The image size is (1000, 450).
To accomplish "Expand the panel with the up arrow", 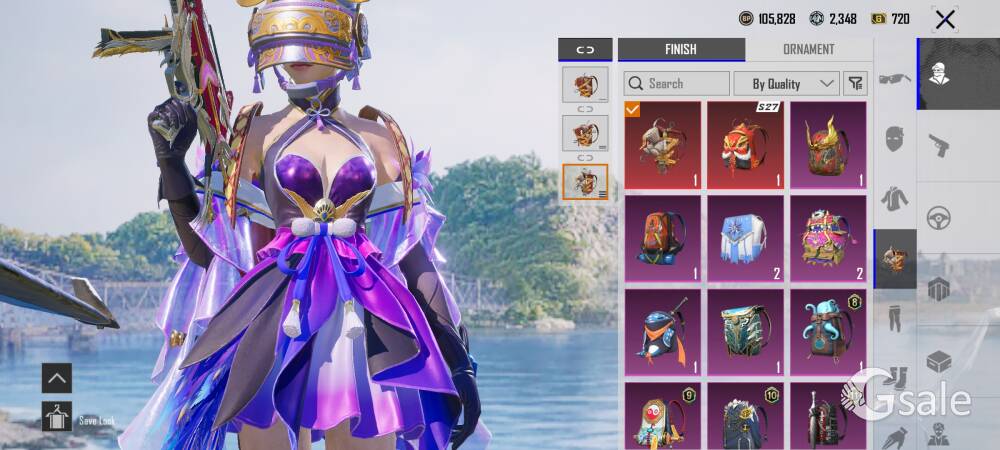I will (56, 377).
